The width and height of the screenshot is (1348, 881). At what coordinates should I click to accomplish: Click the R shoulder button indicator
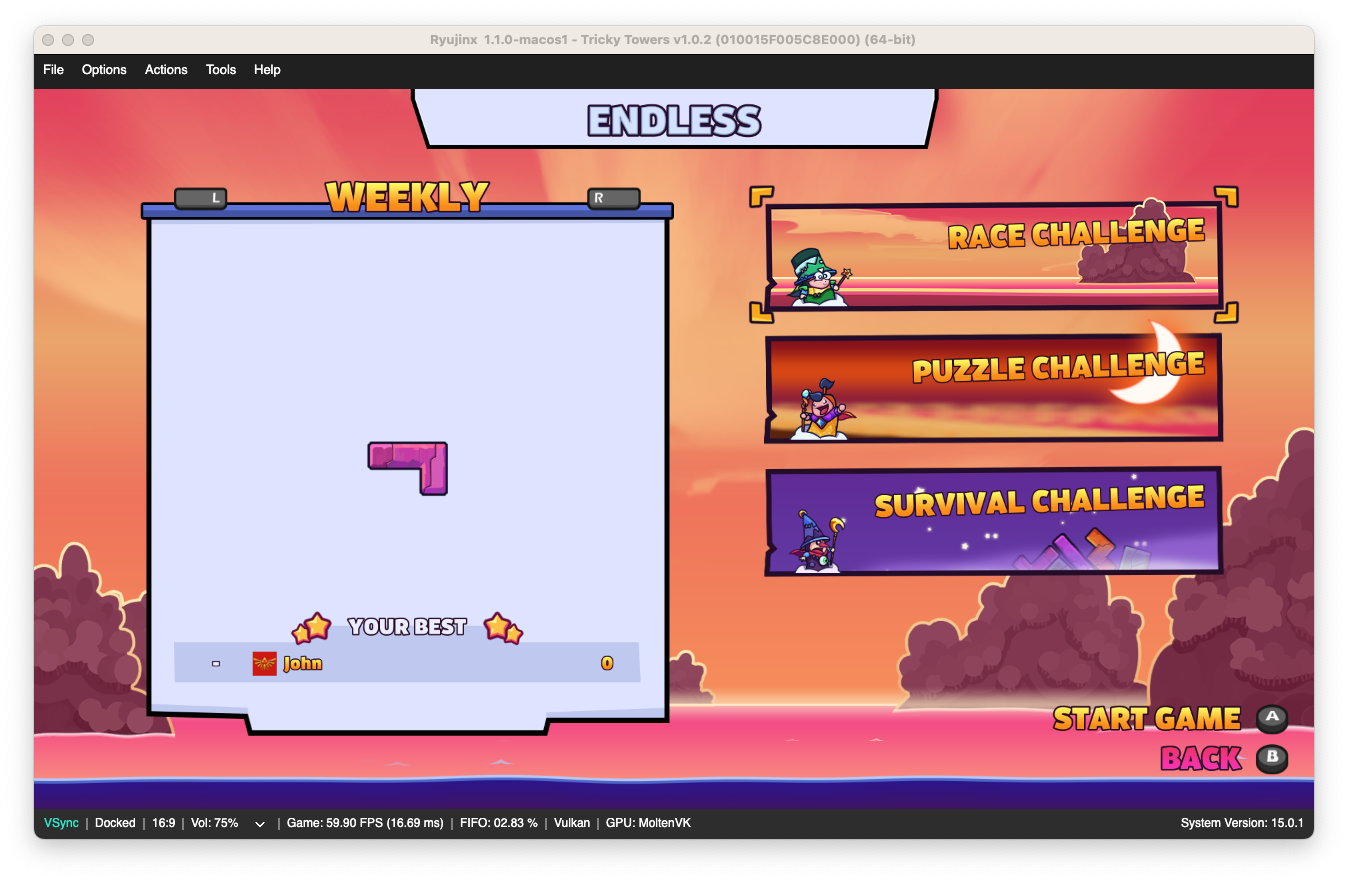click(613, 198)
